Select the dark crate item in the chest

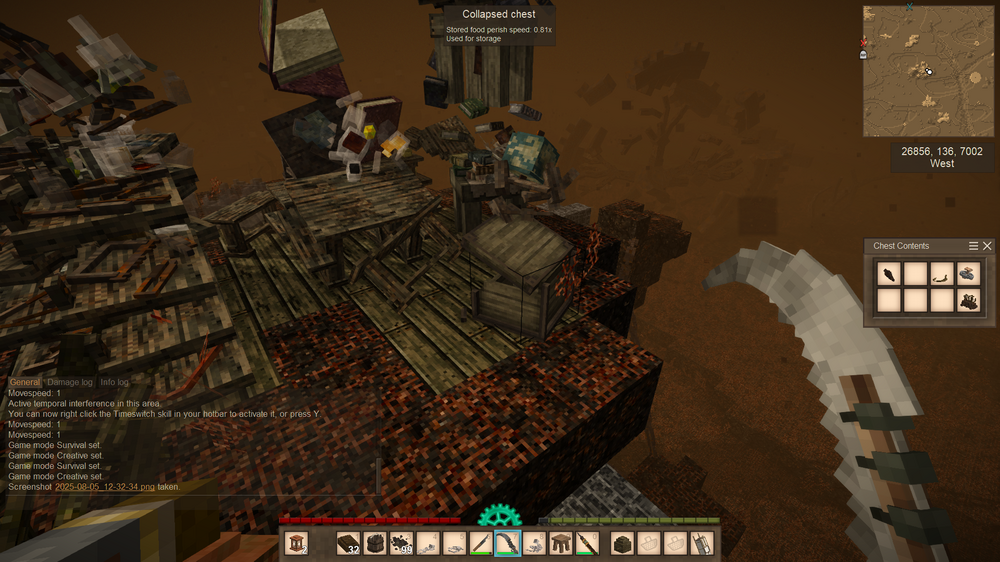coord(968,300)
